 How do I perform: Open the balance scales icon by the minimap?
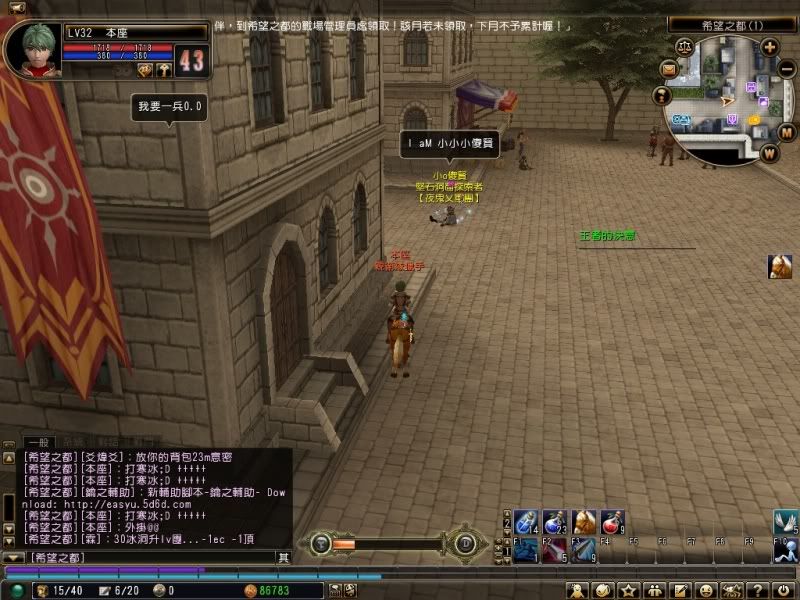click(x=685, y=45)
